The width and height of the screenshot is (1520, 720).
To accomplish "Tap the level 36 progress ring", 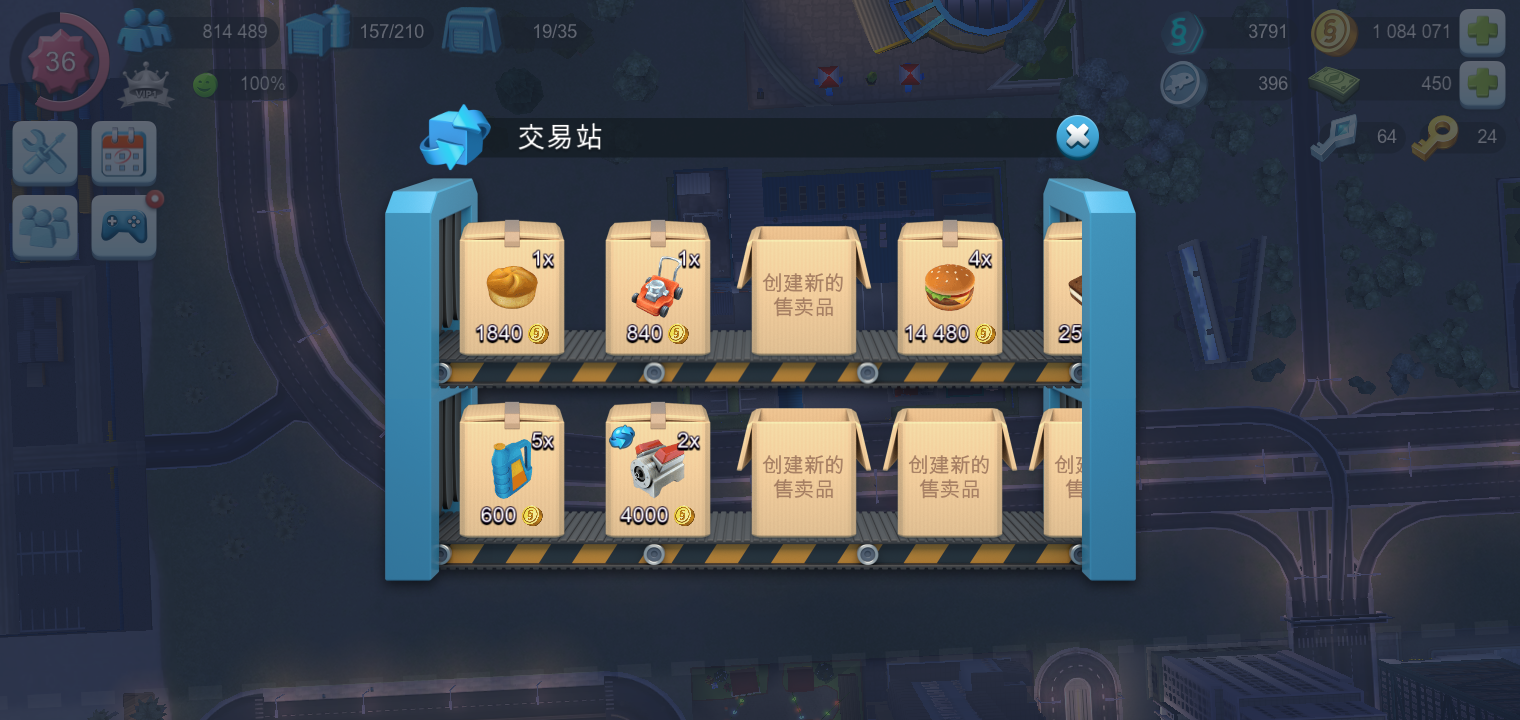I will coord(60,62).
